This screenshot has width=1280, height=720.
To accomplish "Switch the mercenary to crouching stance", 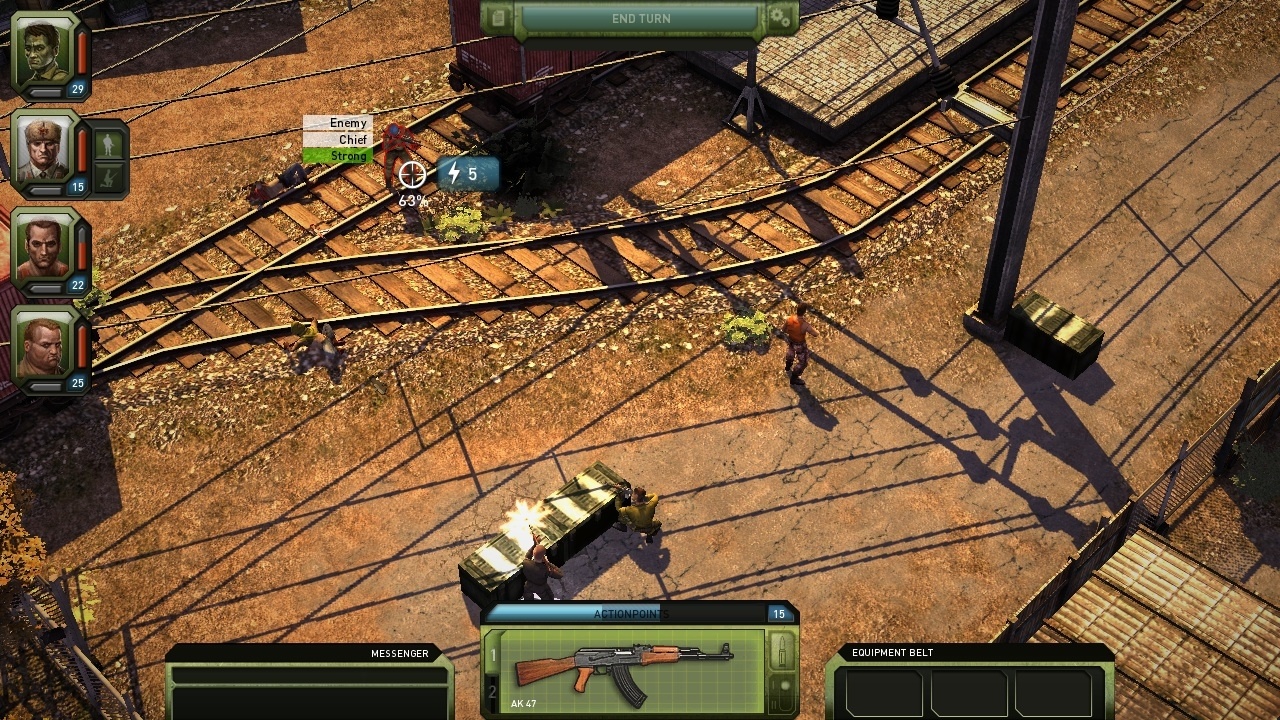I will 110,179.
